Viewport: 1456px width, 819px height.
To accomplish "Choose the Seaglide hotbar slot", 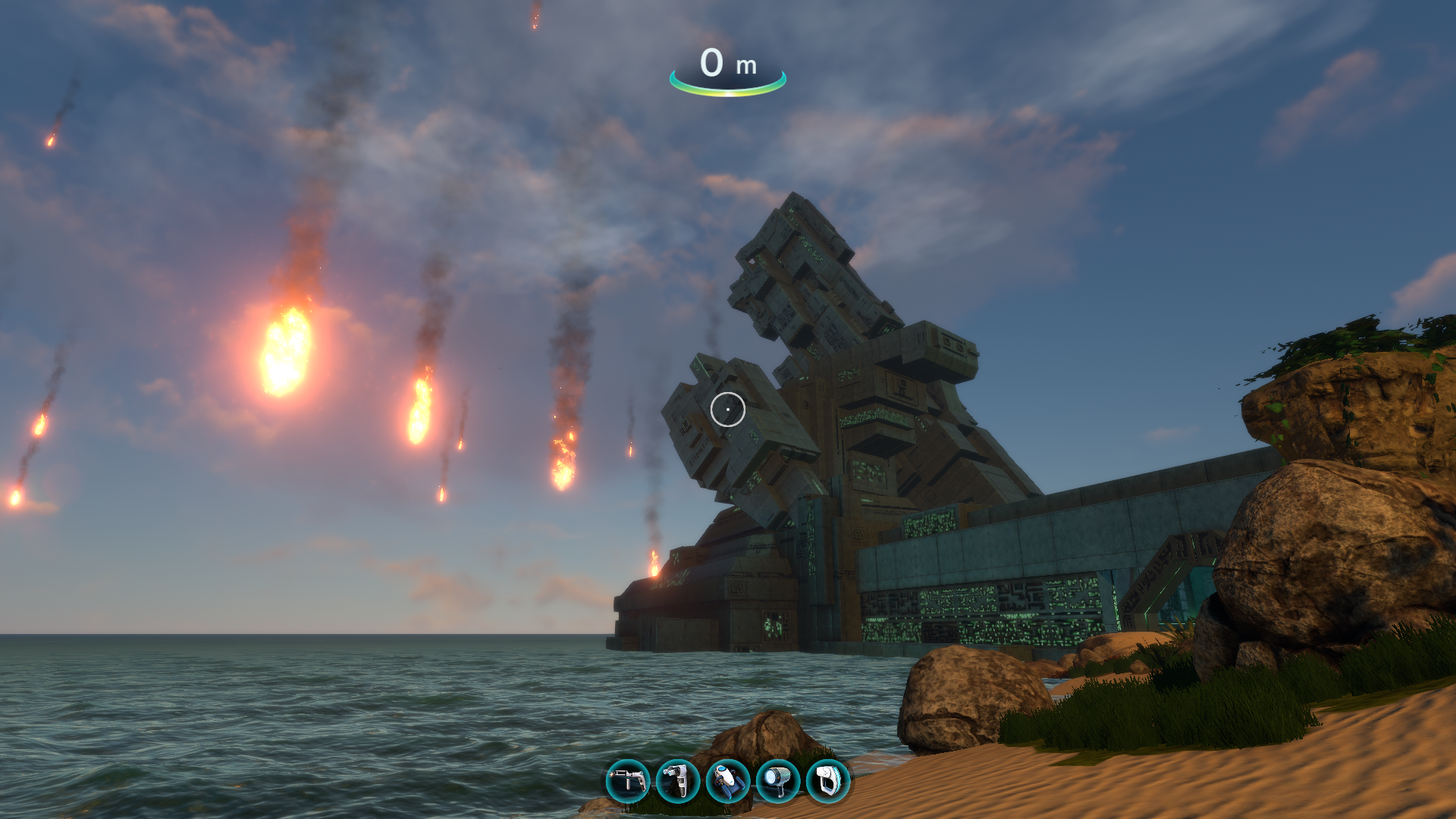I will click(x=728, y=781).
